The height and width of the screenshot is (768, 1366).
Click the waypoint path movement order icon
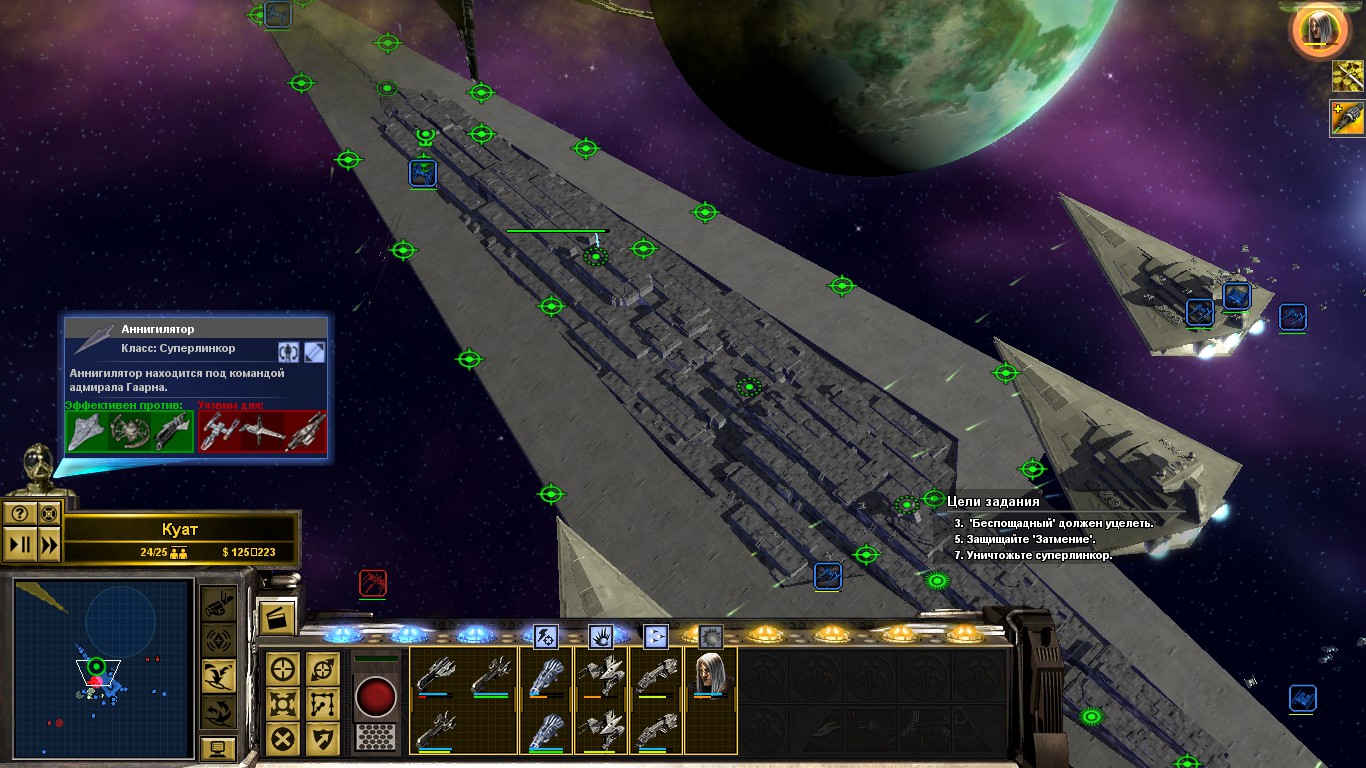[x=321, y=704]
